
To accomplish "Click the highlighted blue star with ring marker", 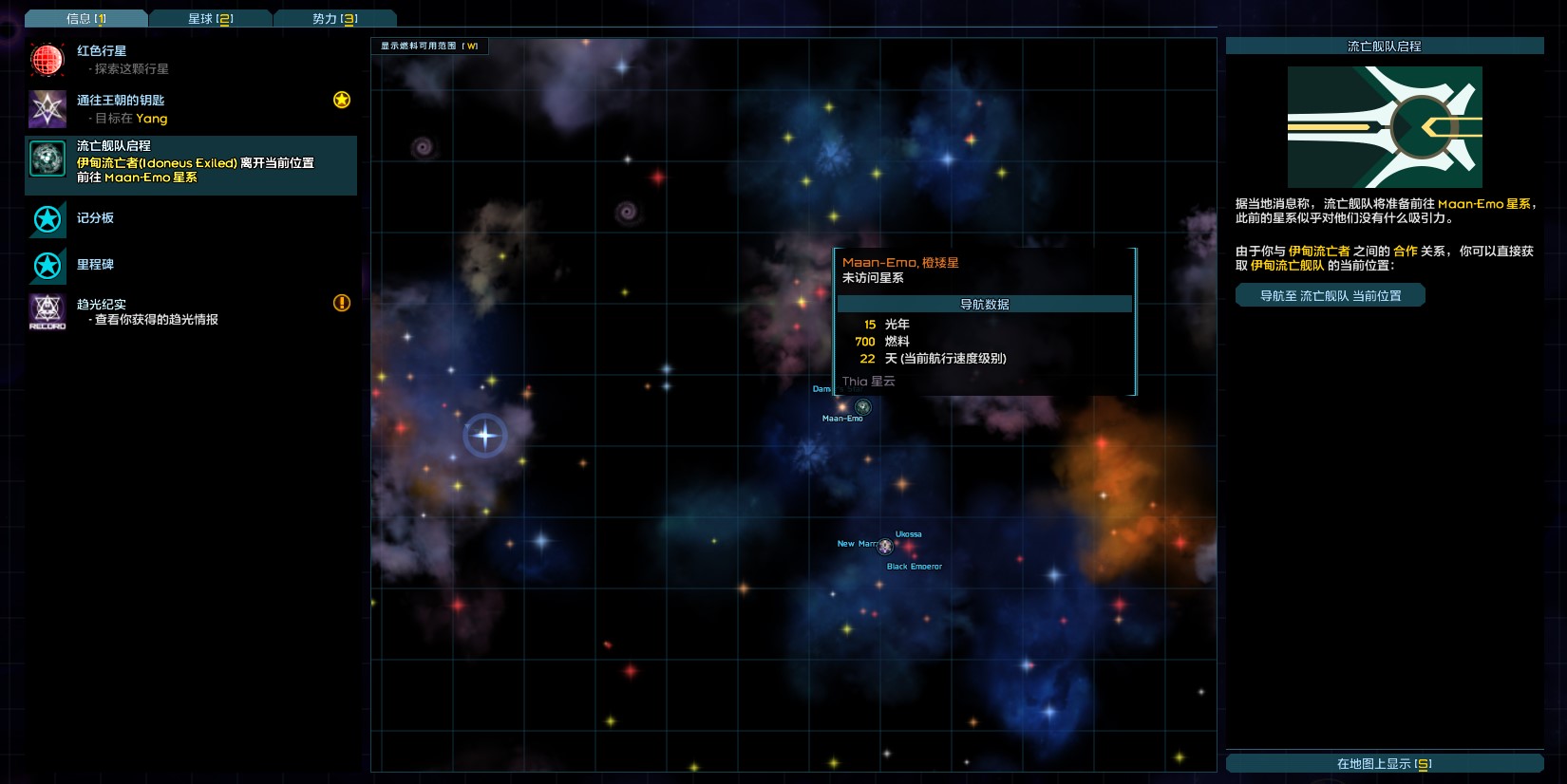I will pyautogui.click(x=485, y=436).
